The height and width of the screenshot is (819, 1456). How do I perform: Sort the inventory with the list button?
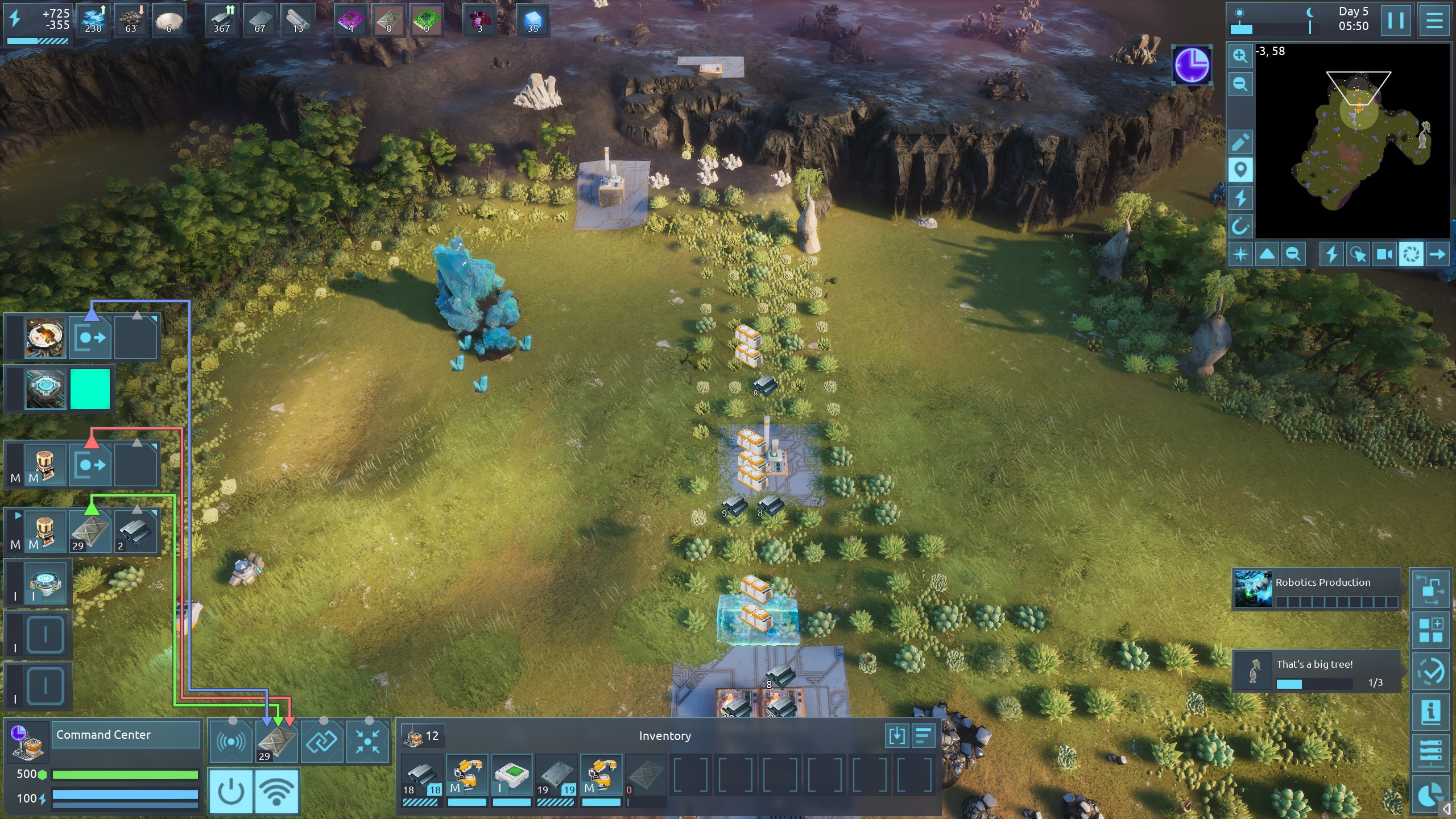tap(924, 736)
